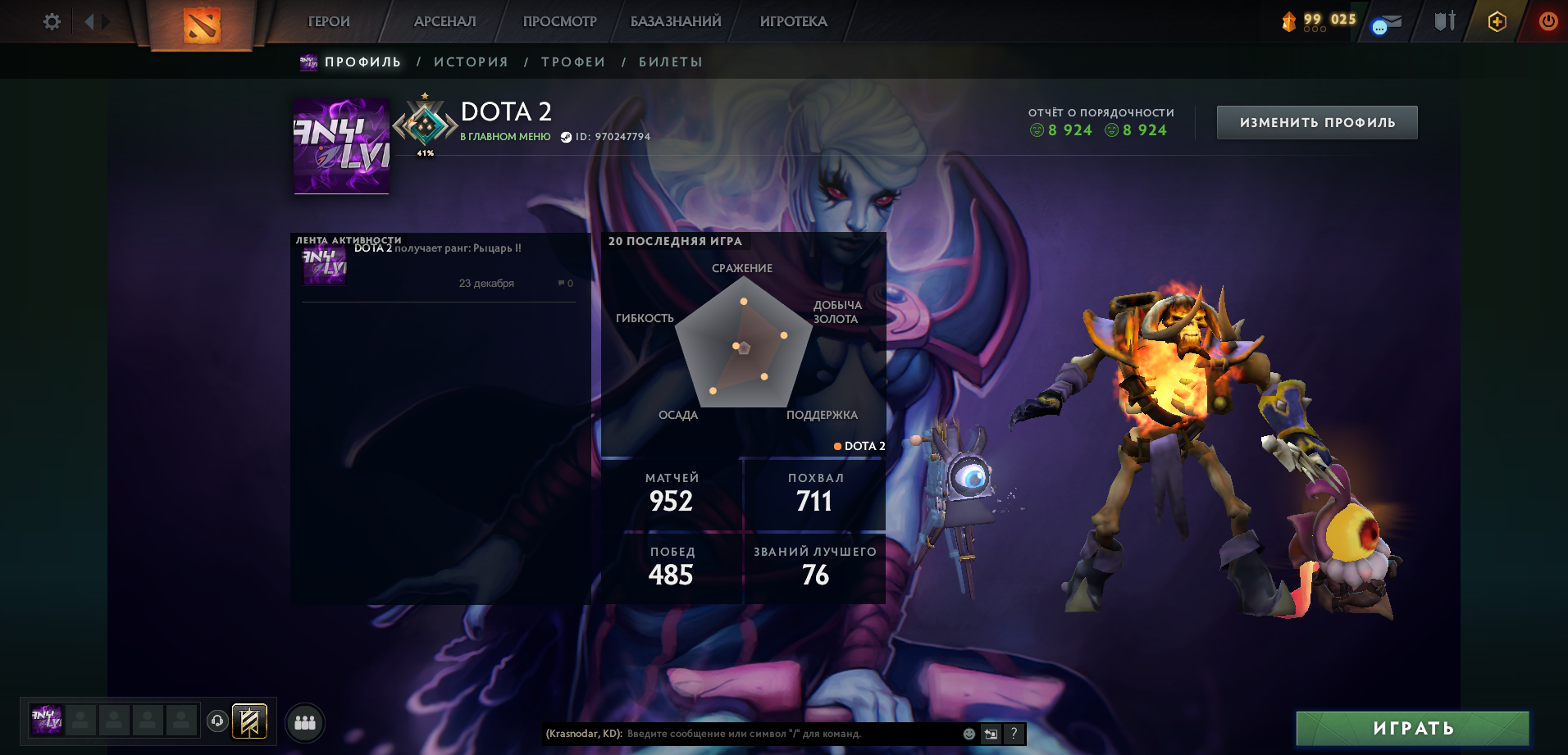
Task: Open the settings gear
Action: point(51,22)
